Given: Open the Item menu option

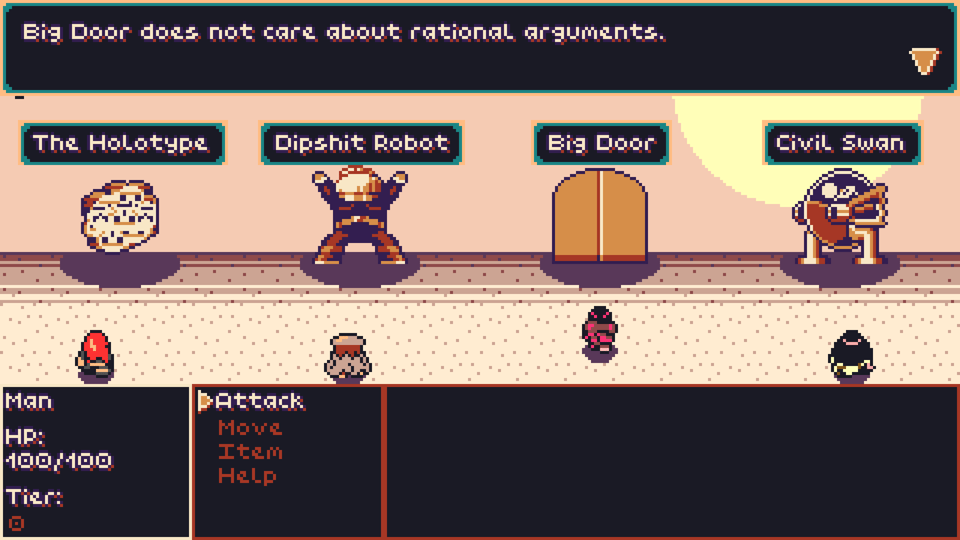Looking at the screenshot, I should coord(250,451).
